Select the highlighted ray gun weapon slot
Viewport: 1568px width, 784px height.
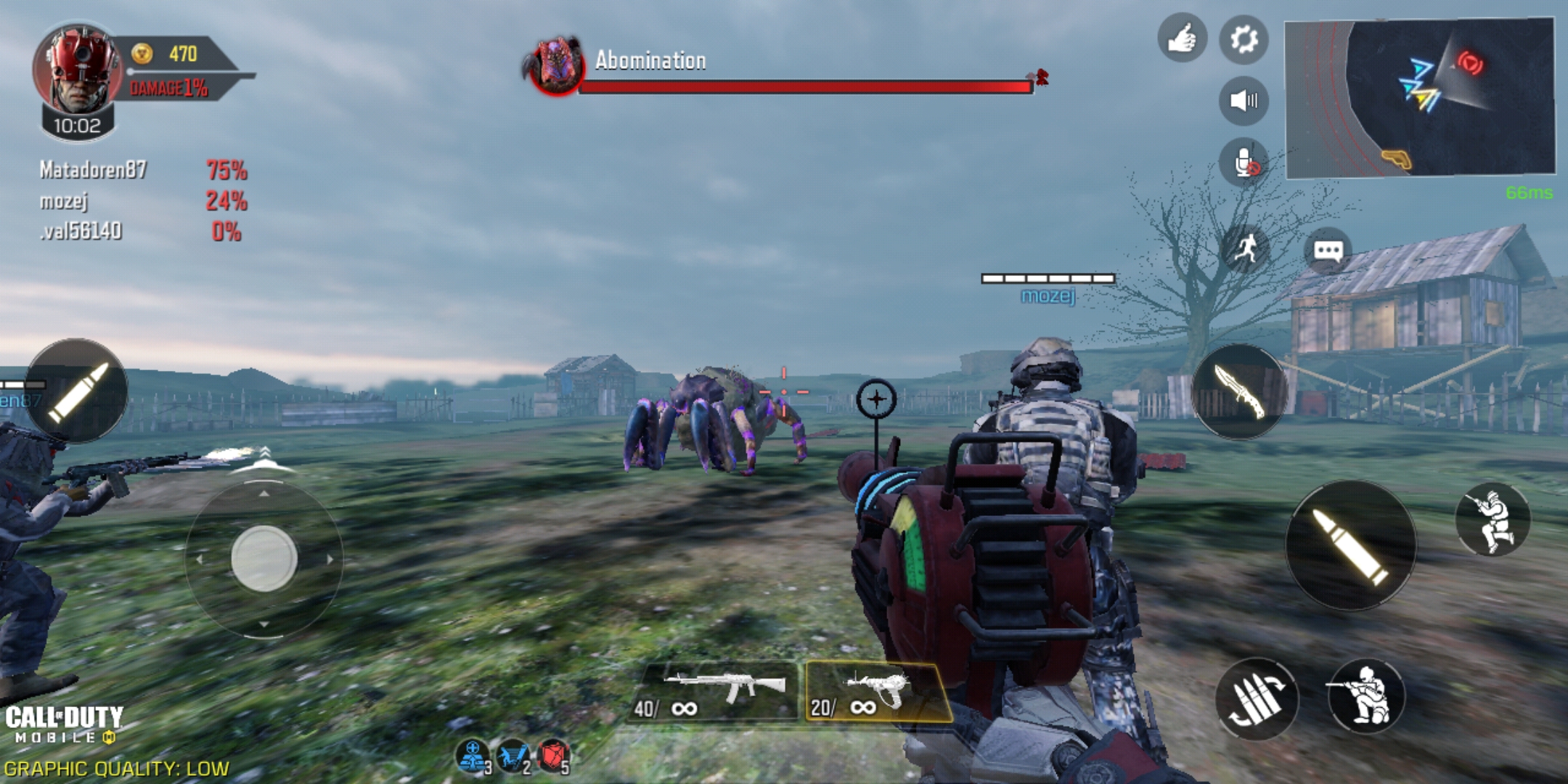point(877,693)
